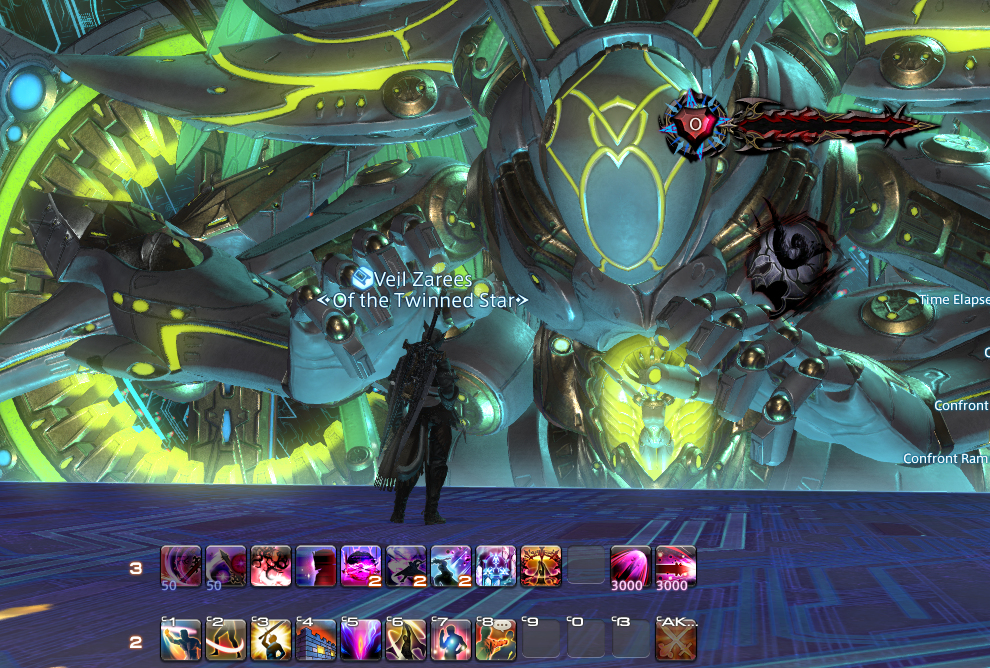990x668 pixels.
Task: Use the blue leaping figure ability
Action: pyautogui.click(x=451, y=567)
